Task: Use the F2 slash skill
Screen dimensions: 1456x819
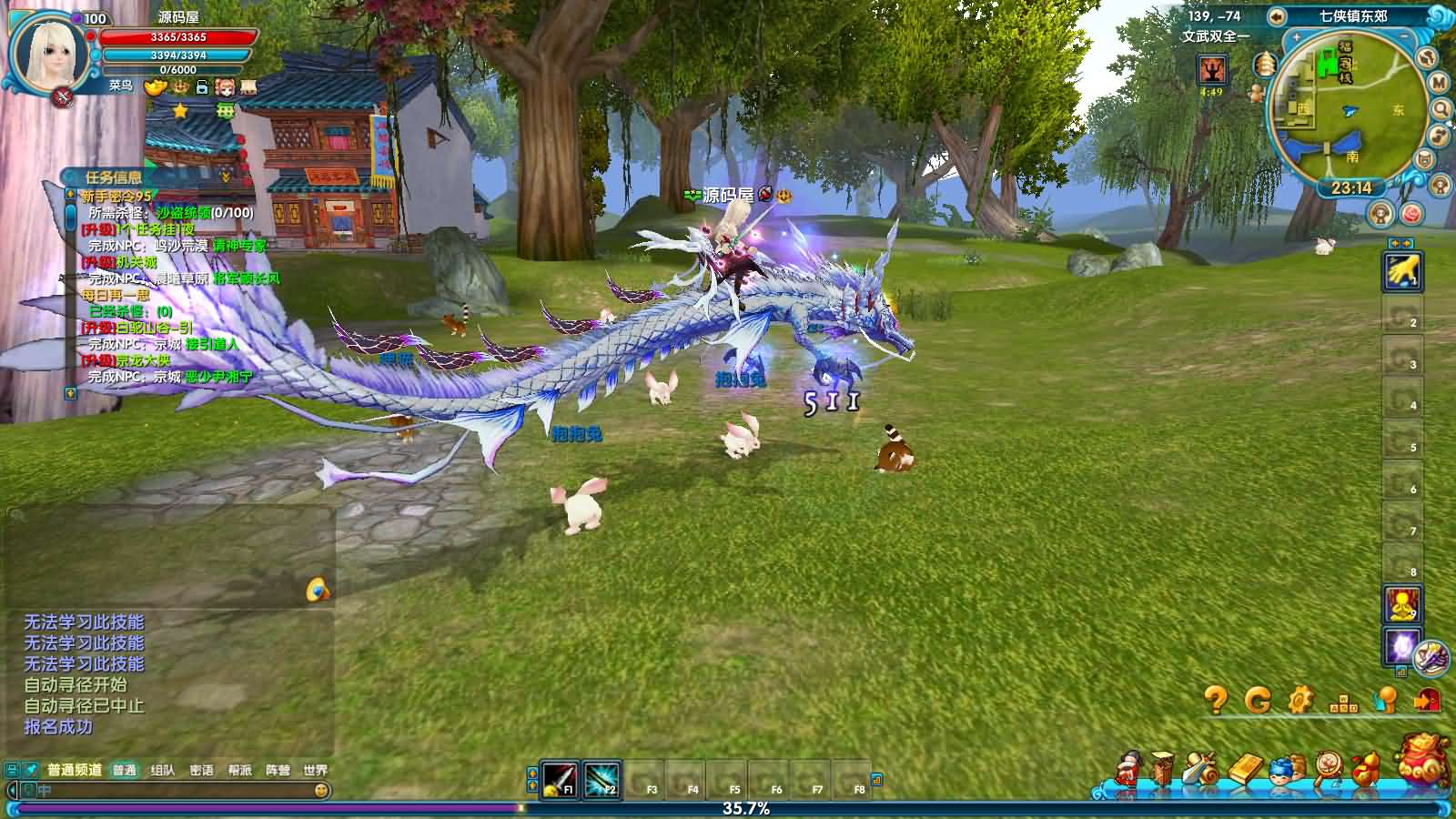Action: (x=601, y=780)
